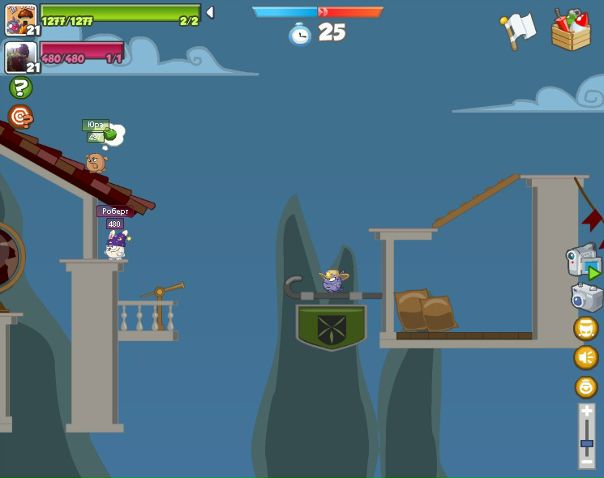Click the zoom slider handle
This screenshot has width=604, height=478.
pyautogui.click(x=587, y=443)
